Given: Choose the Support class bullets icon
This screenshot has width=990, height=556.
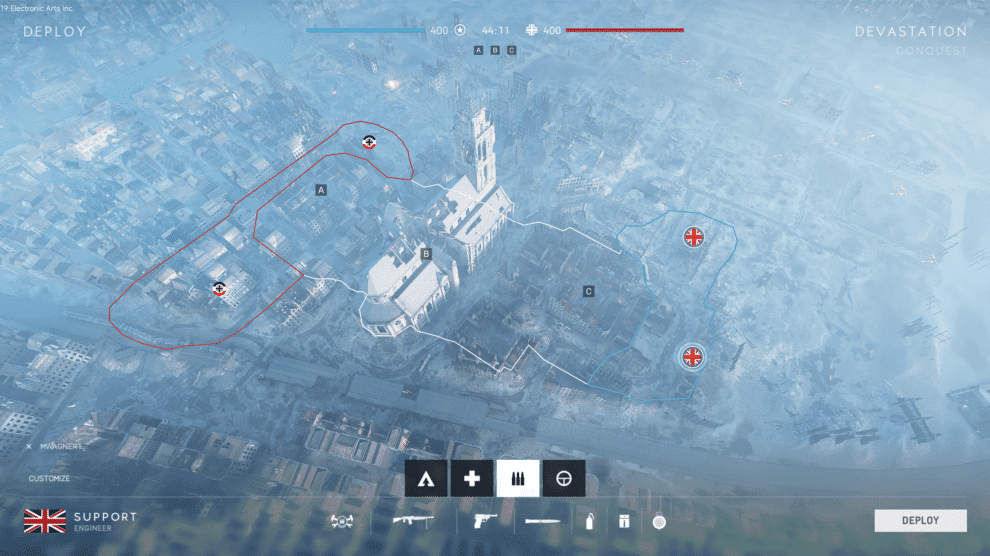Looking at the screenshot, I should [518, 479].
